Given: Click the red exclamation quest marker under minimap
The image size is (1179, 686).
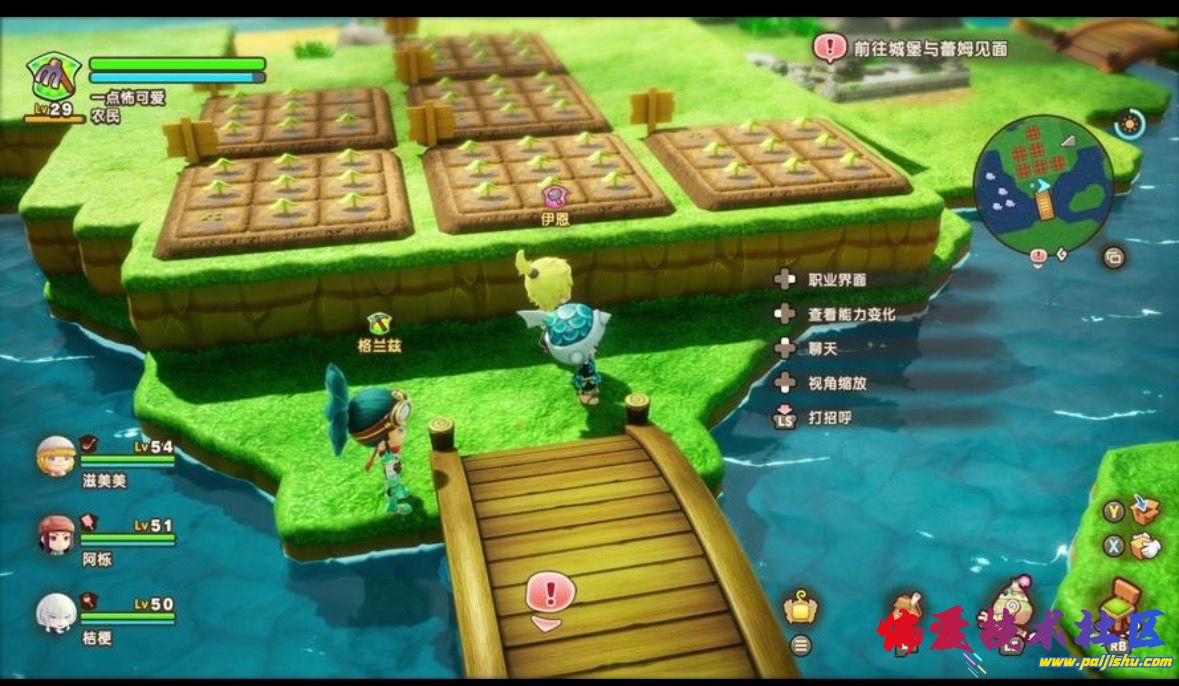Looking at the screenshot, I should click(x=1038, y=258).
